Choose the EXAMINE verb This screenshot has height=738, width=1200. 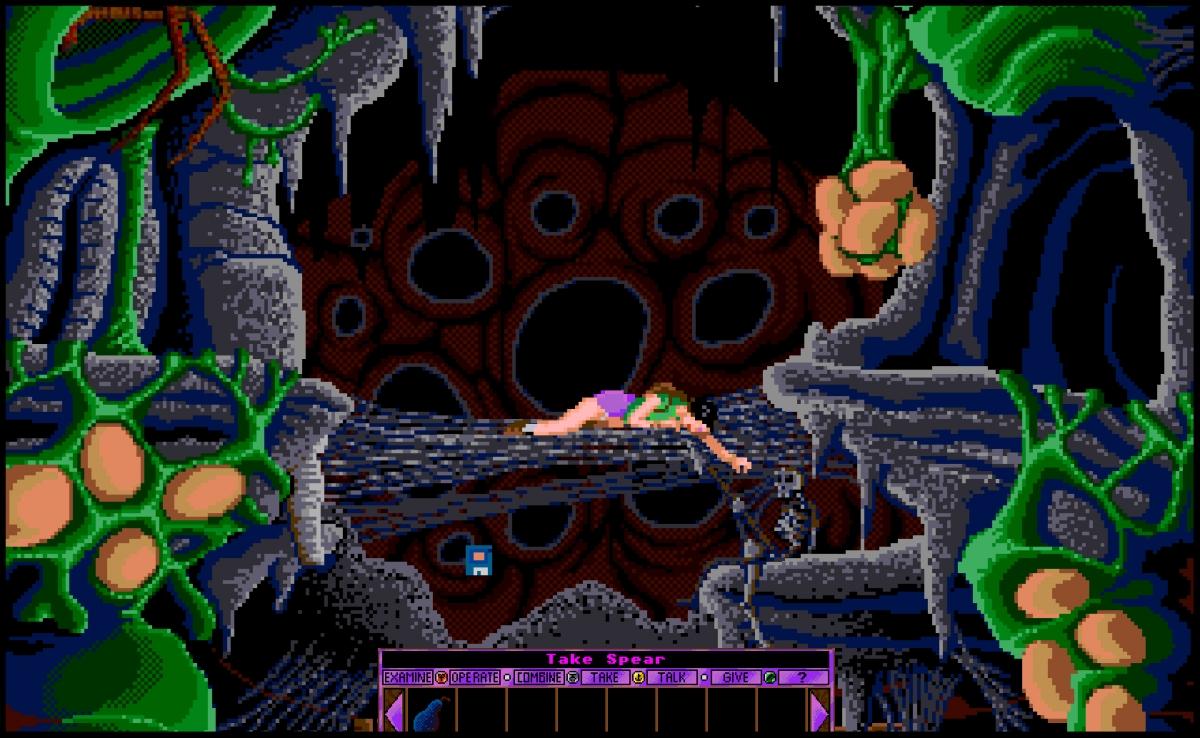tap(407, 677)
